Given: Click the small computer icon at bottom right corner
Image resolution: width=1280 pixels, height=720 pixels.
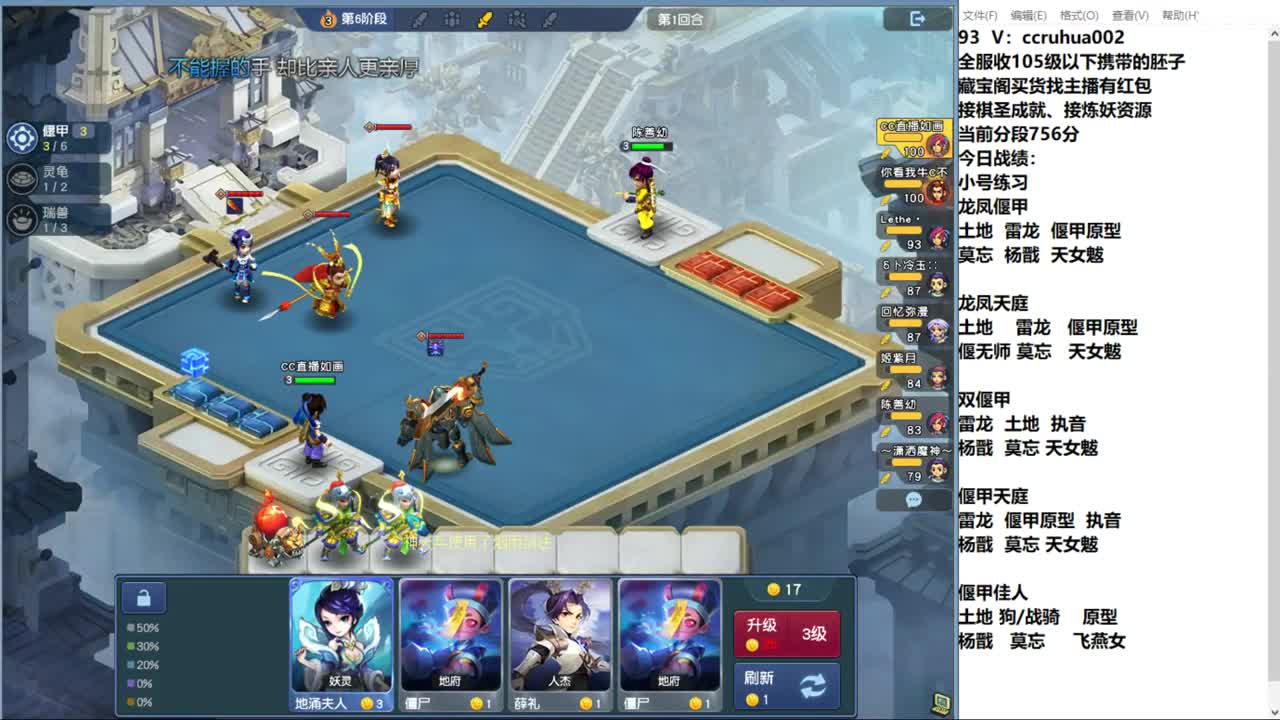Looking at the screenshot, I should pyautogui.click(x=938, y=704).
